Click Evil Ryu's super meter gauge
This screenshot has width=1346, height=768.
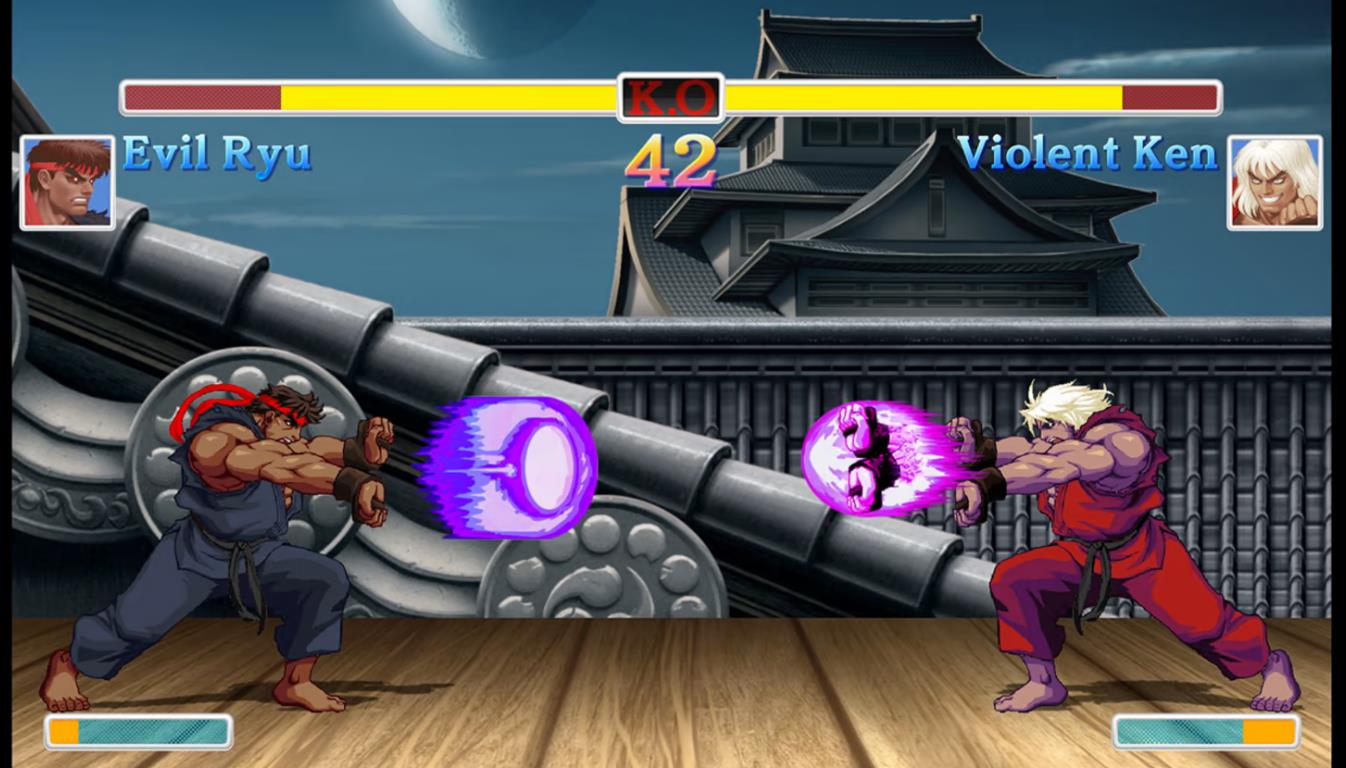click(140, 733)
